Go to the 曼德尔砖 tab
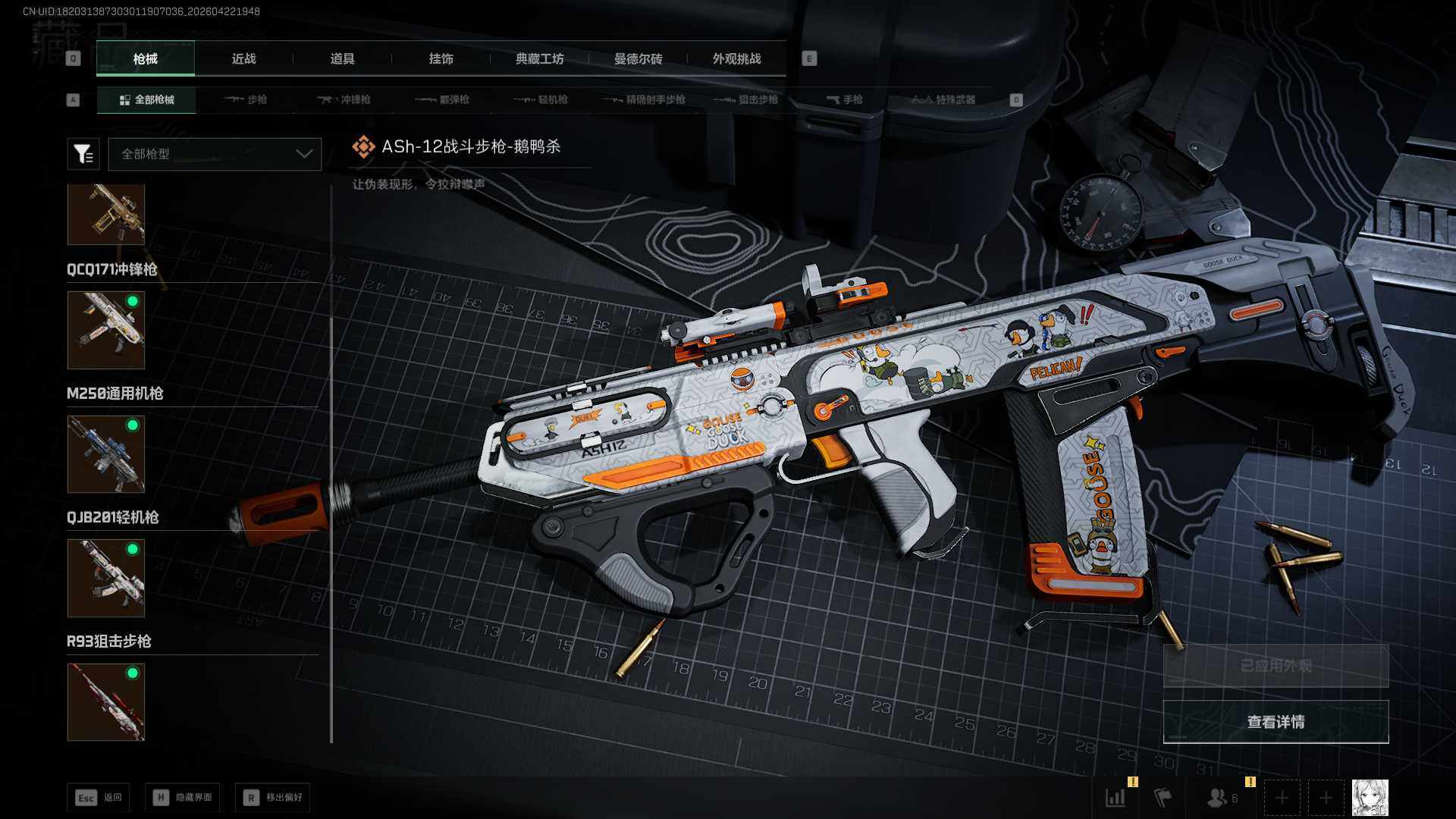Viewport: 1456px width, 819px height. [x=638, y=59]
